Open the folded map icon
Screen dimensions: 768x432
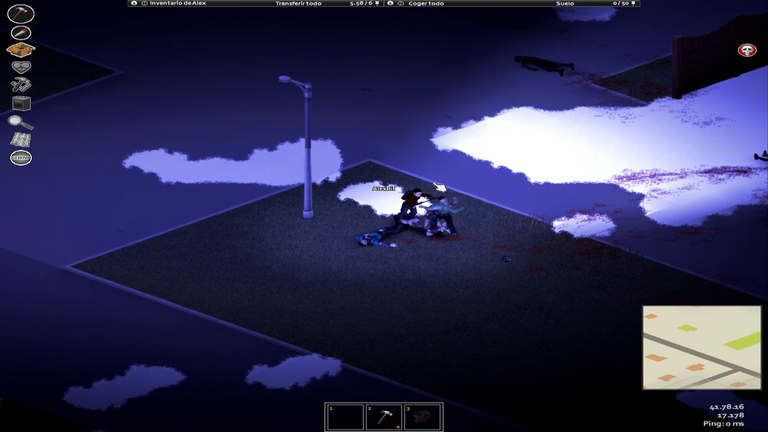[20, 140]
